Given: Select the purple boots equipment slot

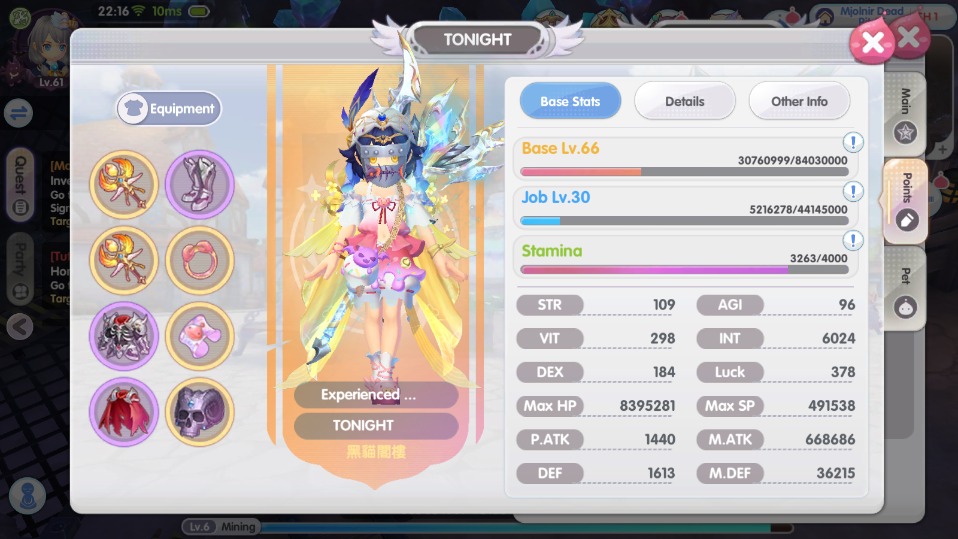Looking at the screenshot, I should 200,184.
